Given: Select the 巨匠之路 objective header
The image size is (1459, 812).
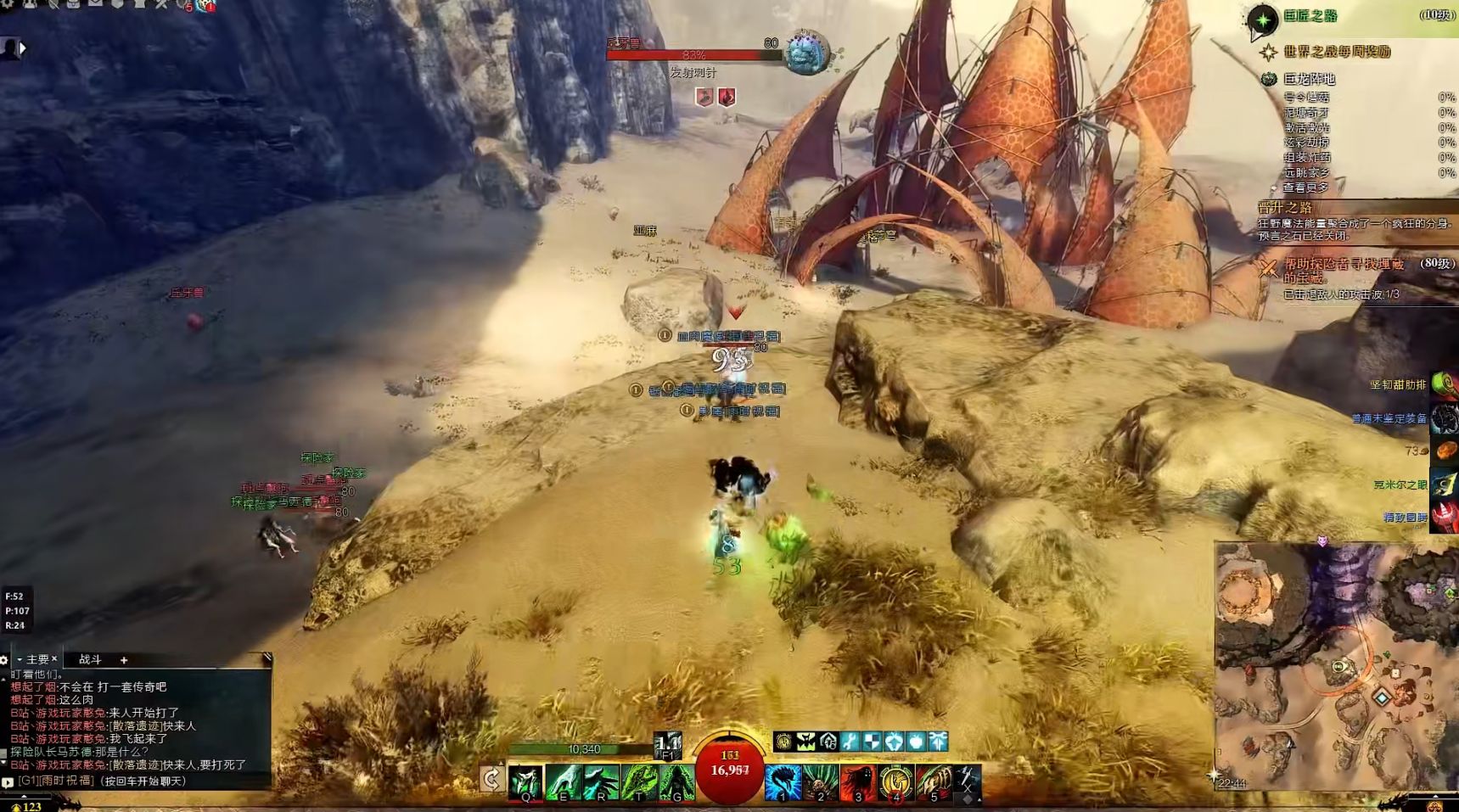Looking at the screenshot, I should click(1310, 16).
